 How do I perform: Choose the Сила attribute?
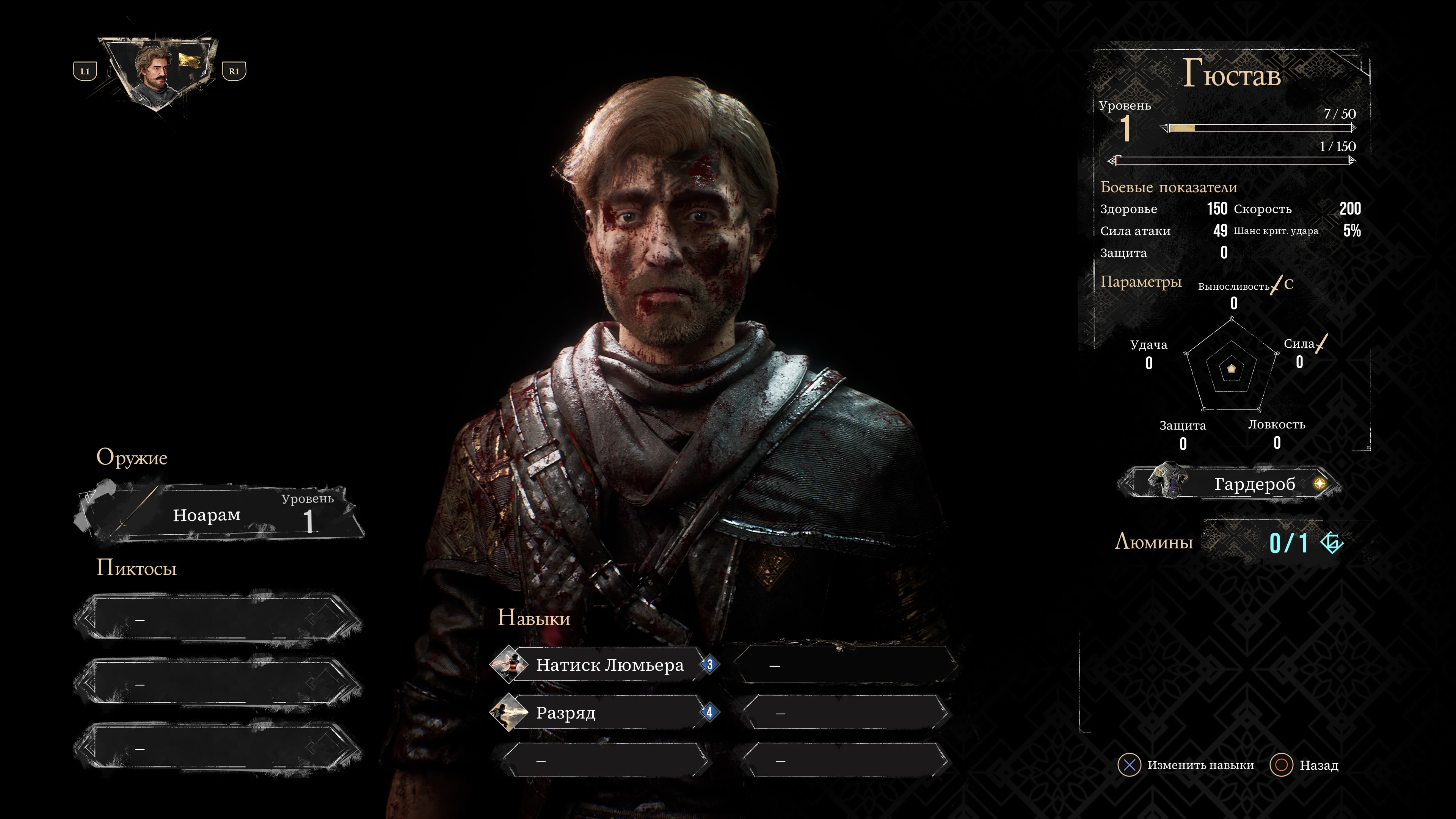coord(1299,352)
